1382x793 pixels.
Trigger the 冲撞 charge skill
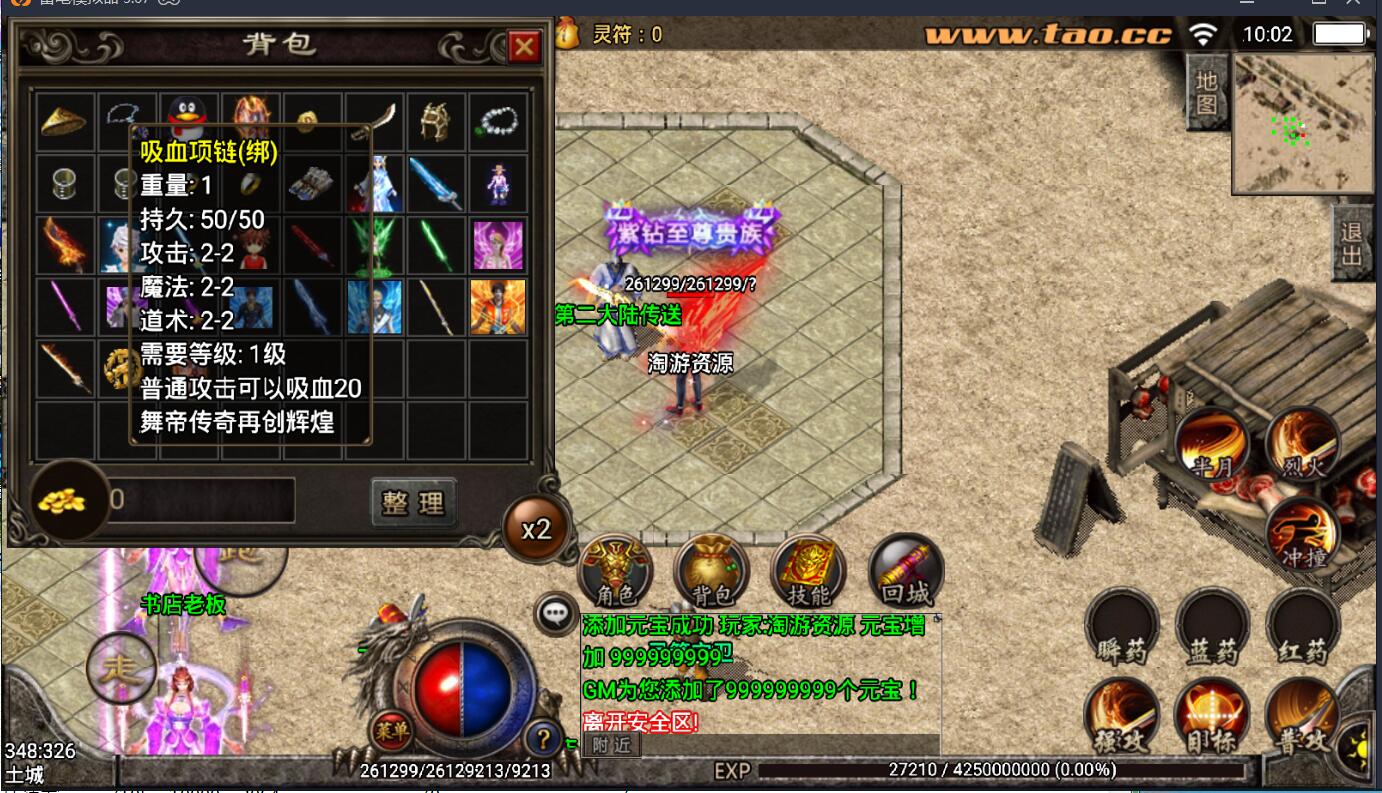tap(1302, 534)
